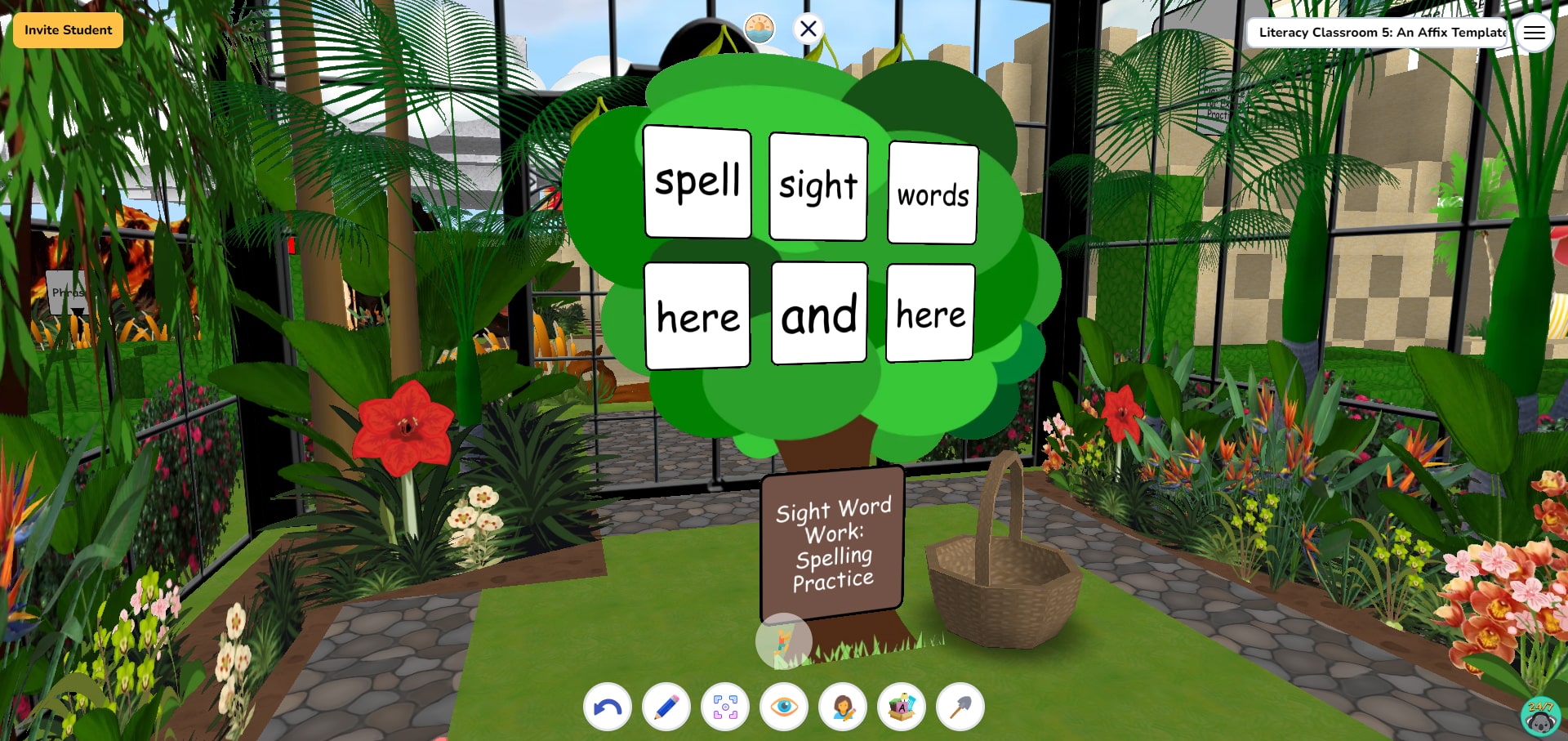Open the hamburger menu
This screenshot has width=1568, height=741.
[x=1535, y=32]
